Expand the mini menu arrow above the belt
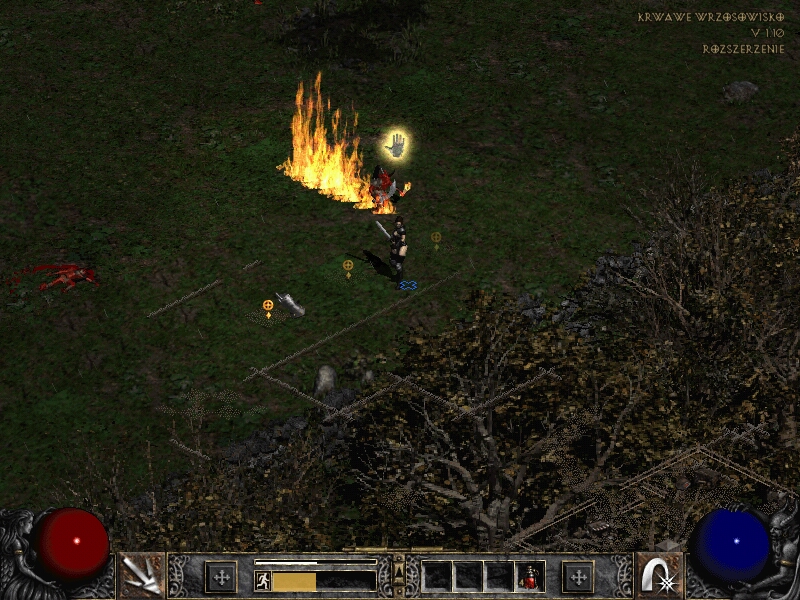 [399, 570]
